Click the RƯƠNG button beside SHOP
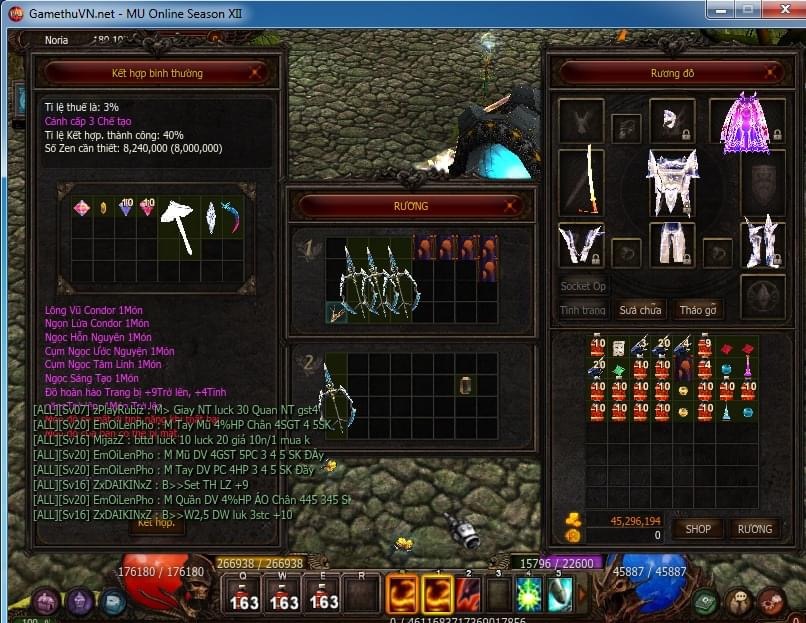806x623 pixels. click(755, 528)
